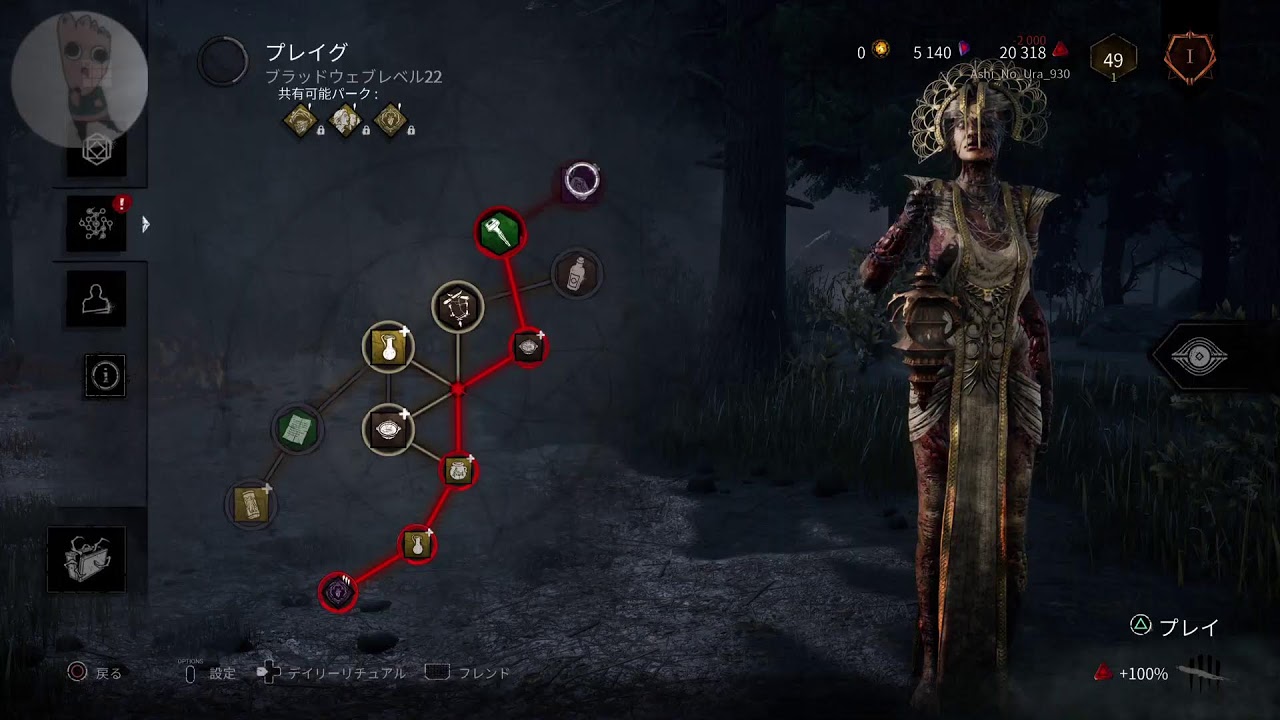
Task: Select the green mallet bloodweb node
Action: coord(499,232)
